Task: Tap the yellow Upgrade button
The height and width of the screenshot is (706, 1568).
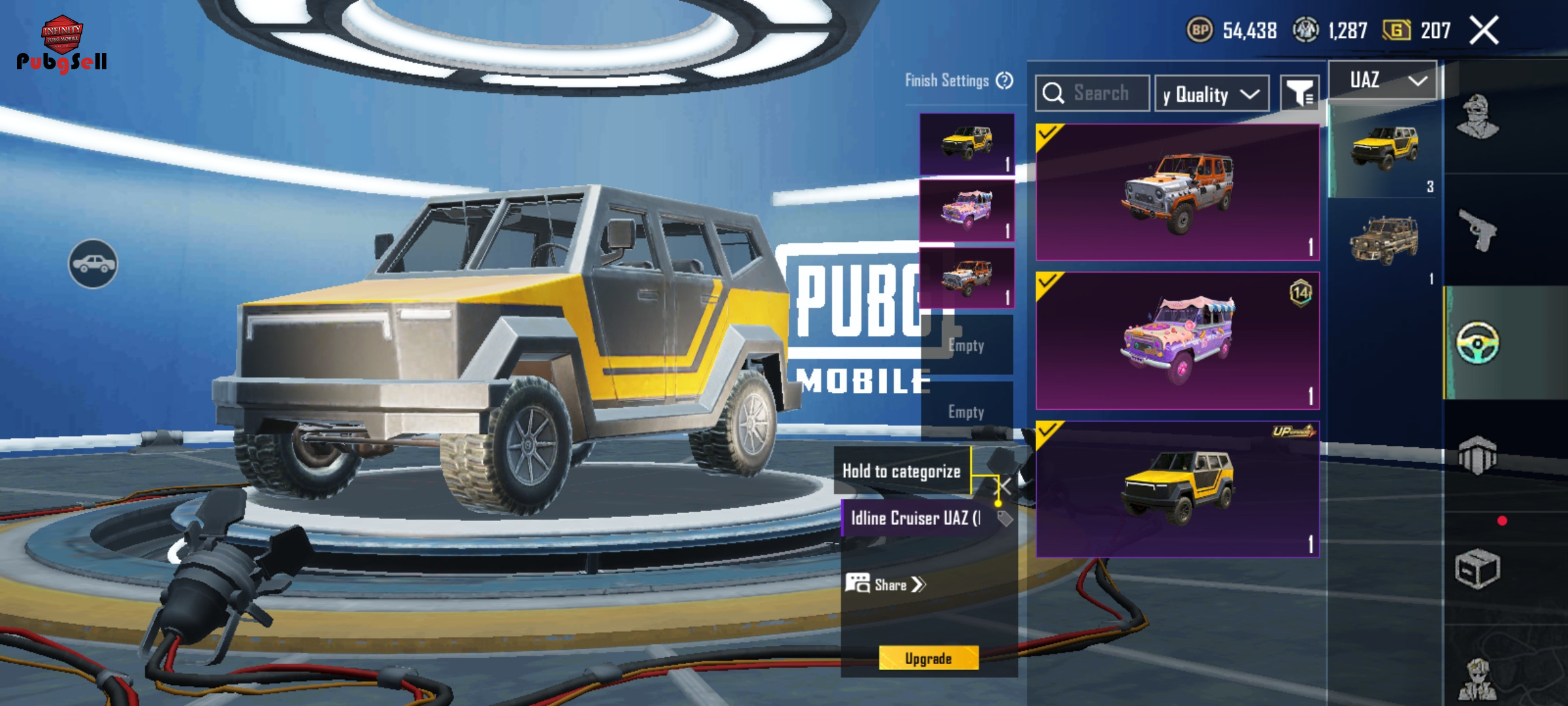Action: [x=928, y=658]
